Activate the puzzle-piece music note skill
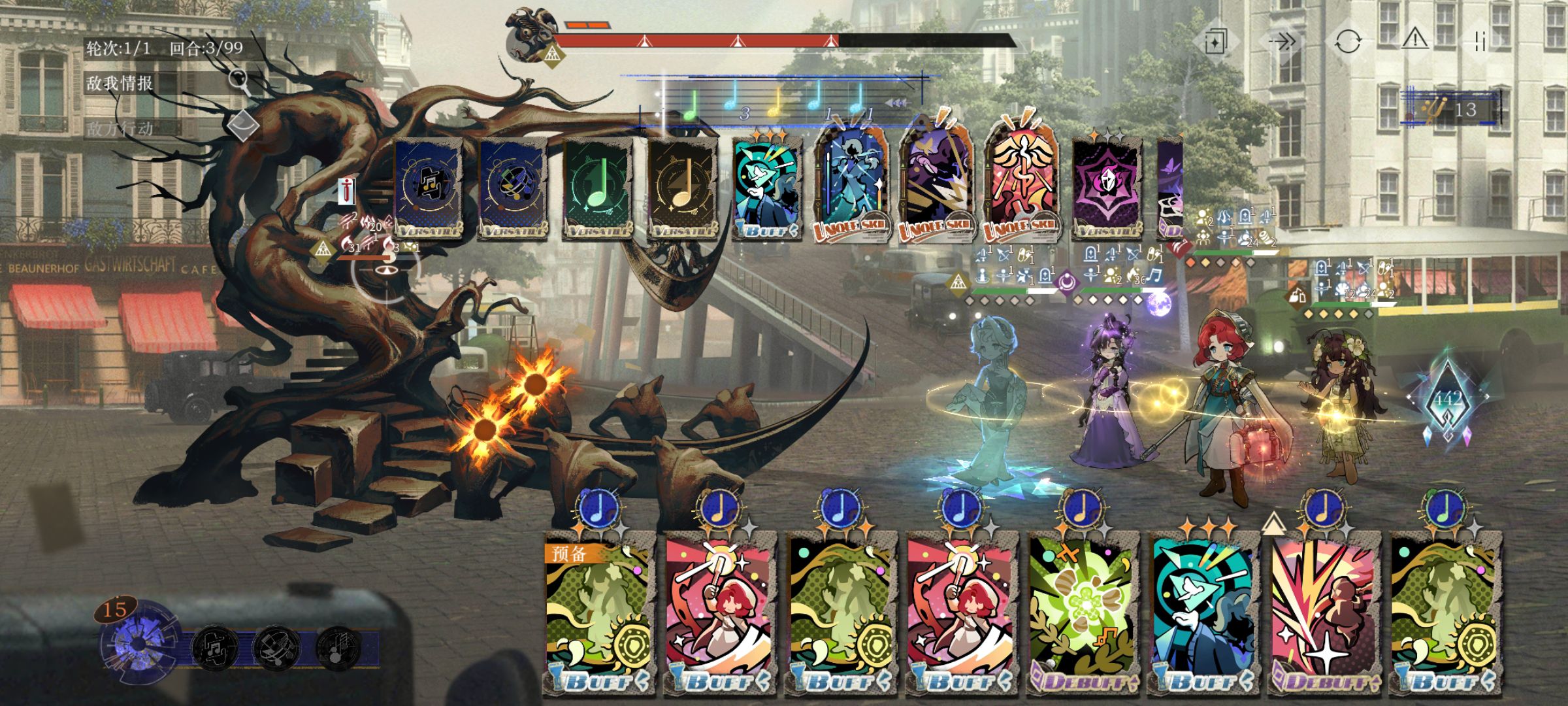 214,647
